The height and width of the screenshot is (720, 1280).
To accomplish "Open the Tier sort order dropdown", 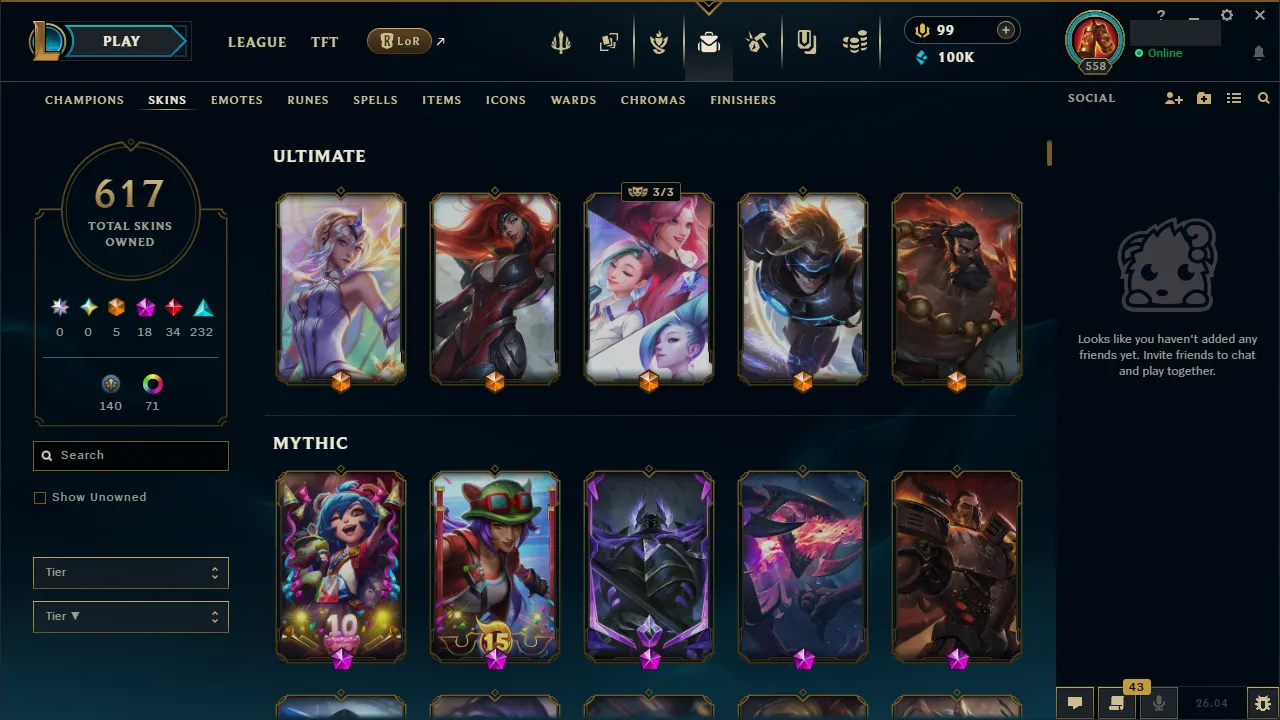I will tap(130, 616).
